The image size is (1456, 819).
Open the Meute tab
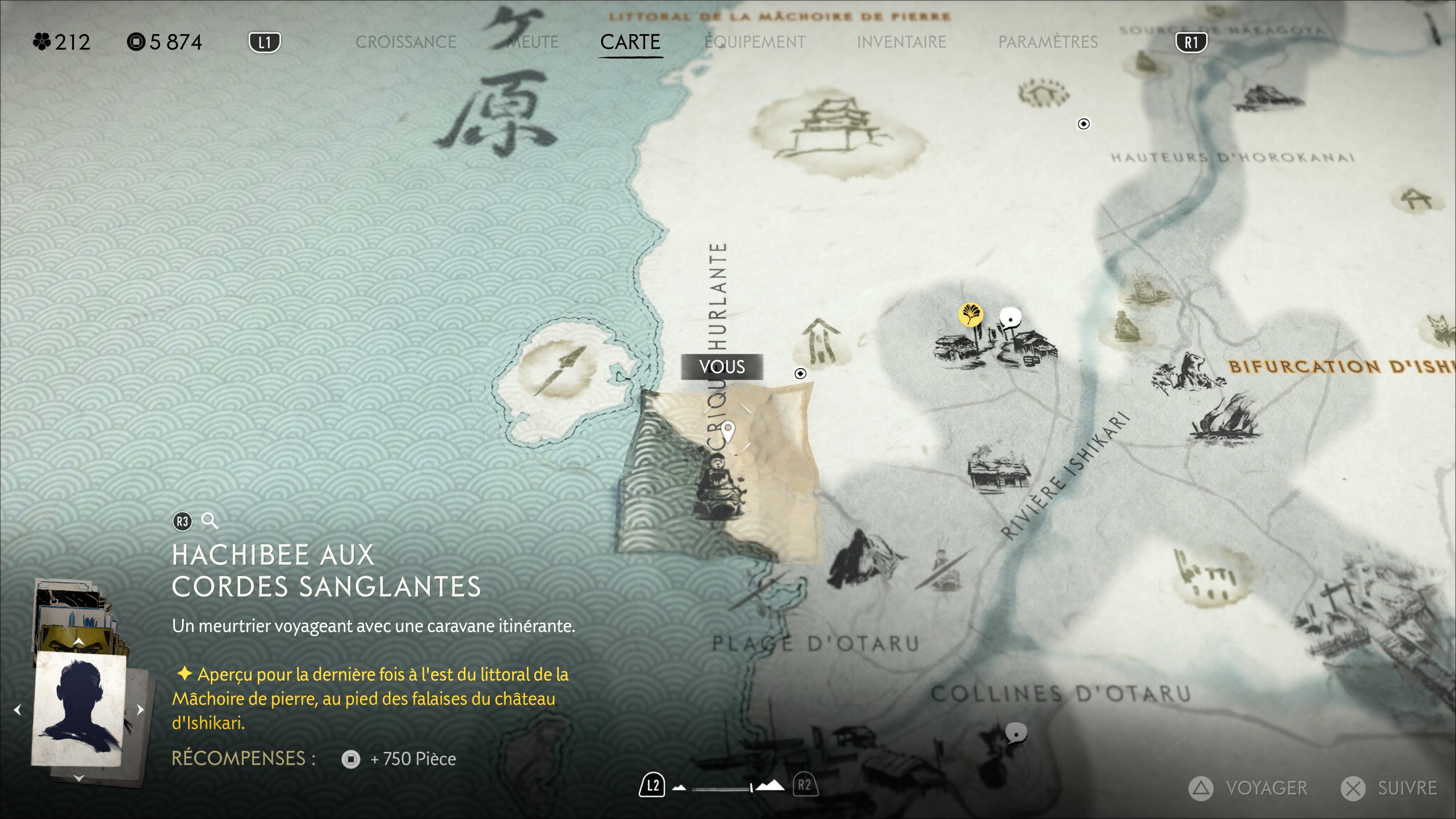[532, 42]
